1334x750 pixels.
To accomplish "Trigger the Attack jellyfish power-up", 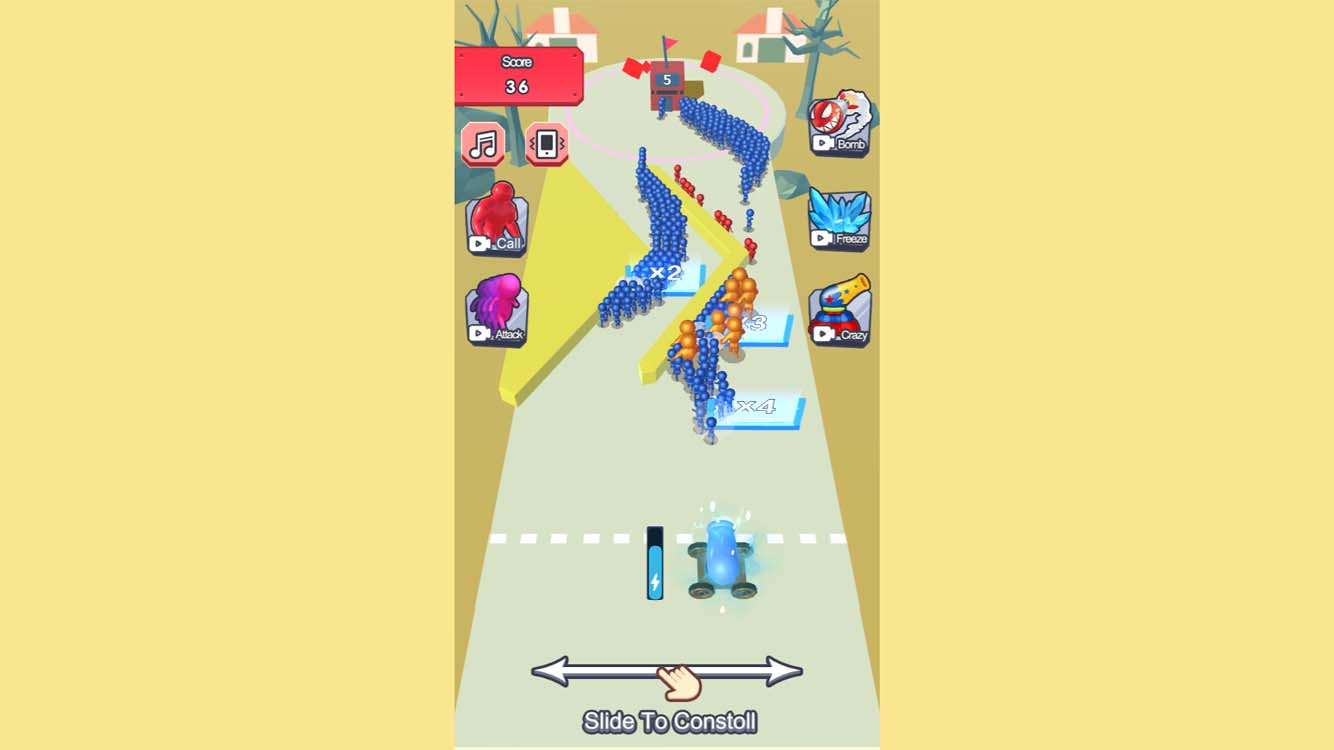I will (497, 310).
